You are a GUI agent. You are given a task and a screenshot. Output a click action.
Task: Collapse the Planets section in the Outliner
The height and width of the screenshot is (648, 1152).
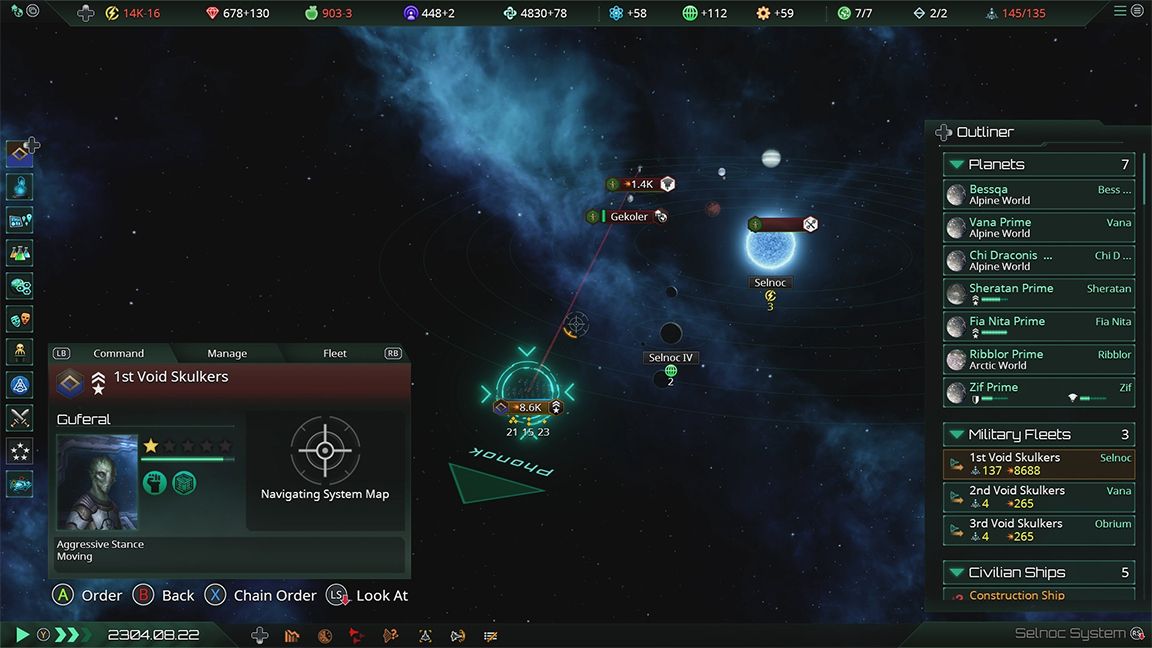pos(957,164)
